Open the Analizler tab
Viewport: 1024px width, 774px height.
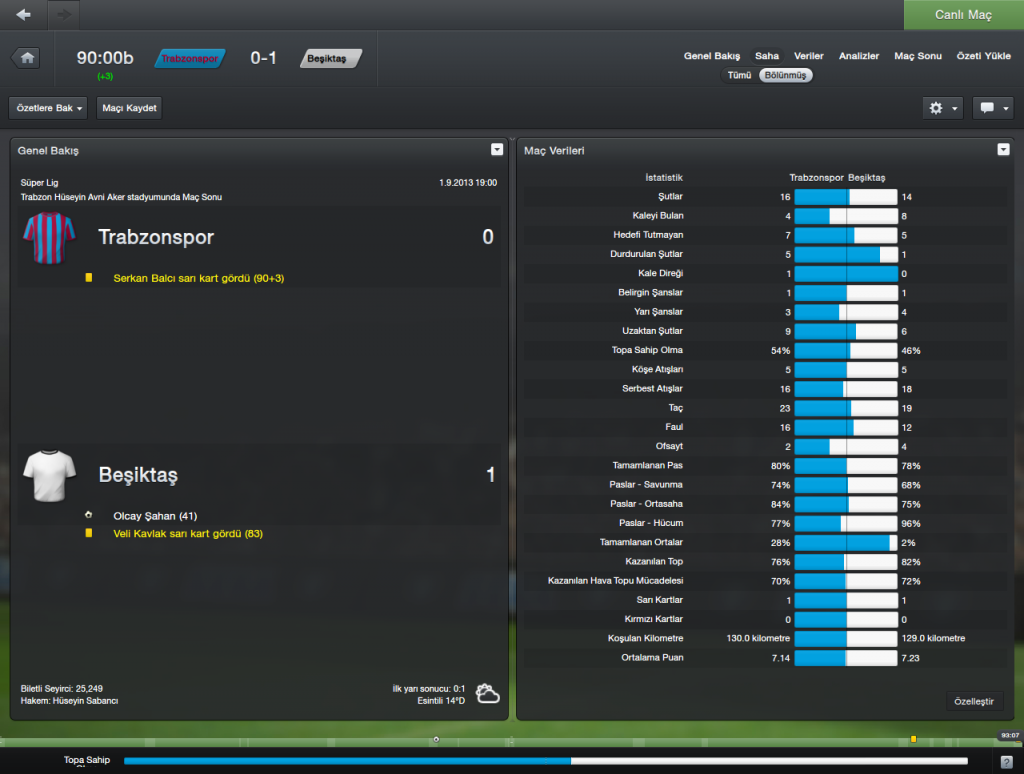(859, 56)
